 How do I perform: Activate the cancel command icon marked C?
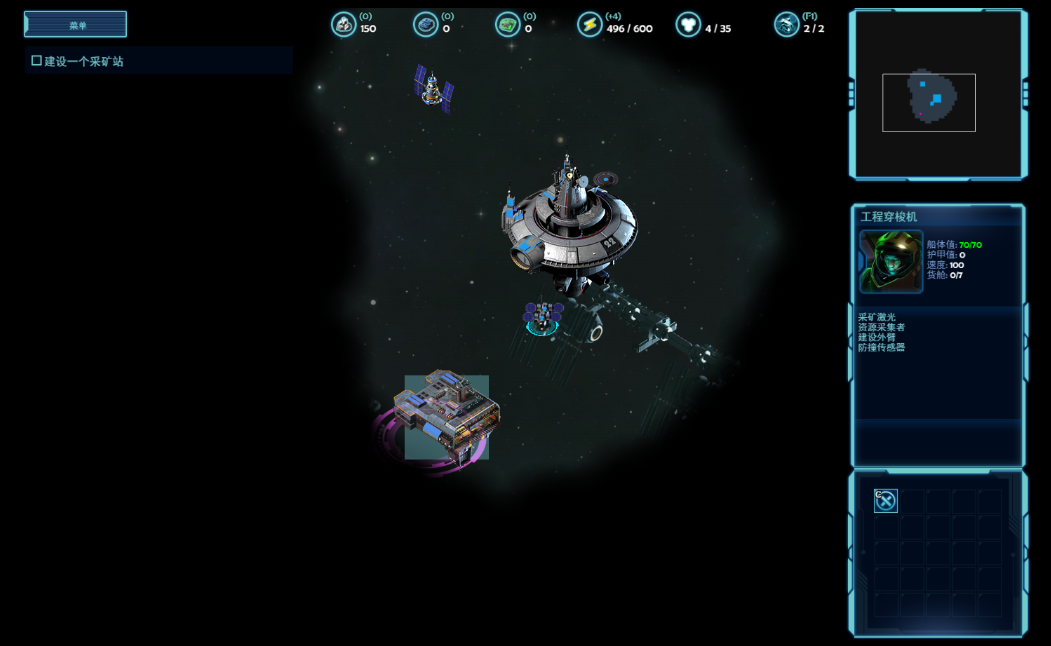(886, 501)
